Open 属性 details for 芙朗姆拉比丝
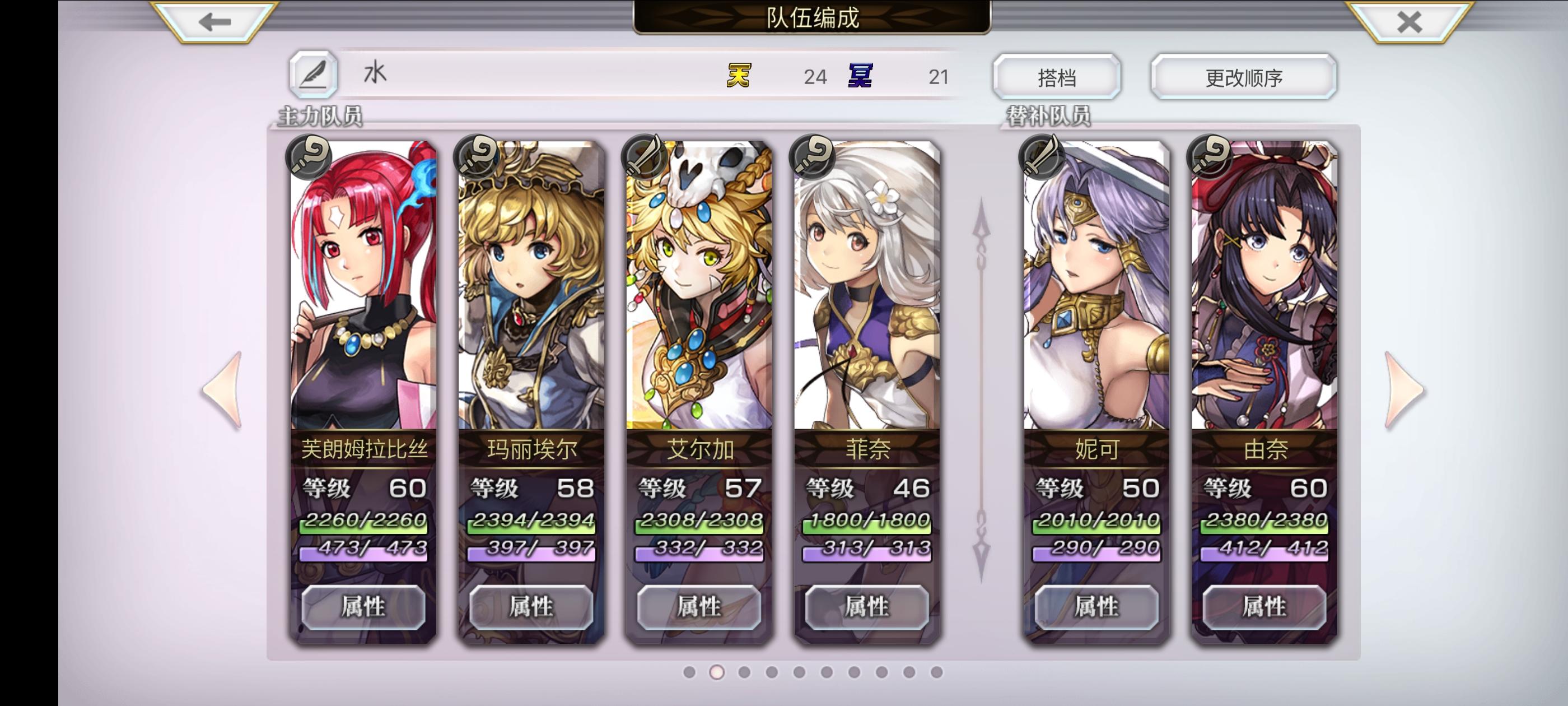Viewport: 1568px width, 706px height. click(365, 607)
